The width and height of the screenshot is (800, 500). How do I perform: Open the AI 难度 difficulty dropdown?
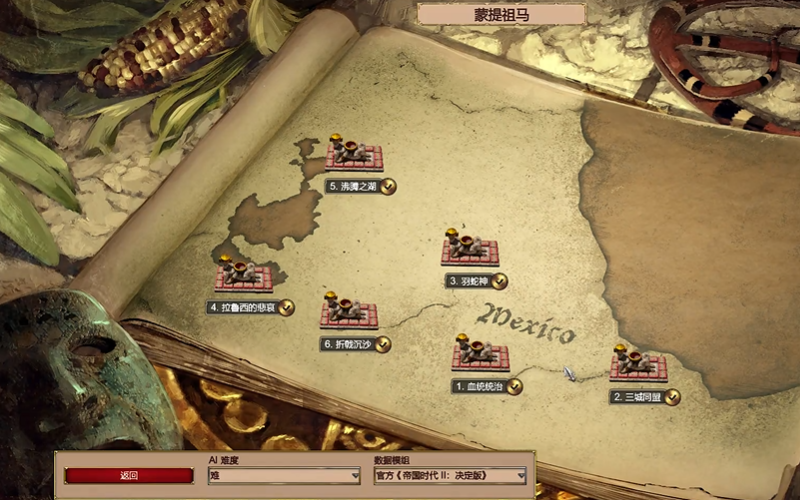click(x=284, y=477)
